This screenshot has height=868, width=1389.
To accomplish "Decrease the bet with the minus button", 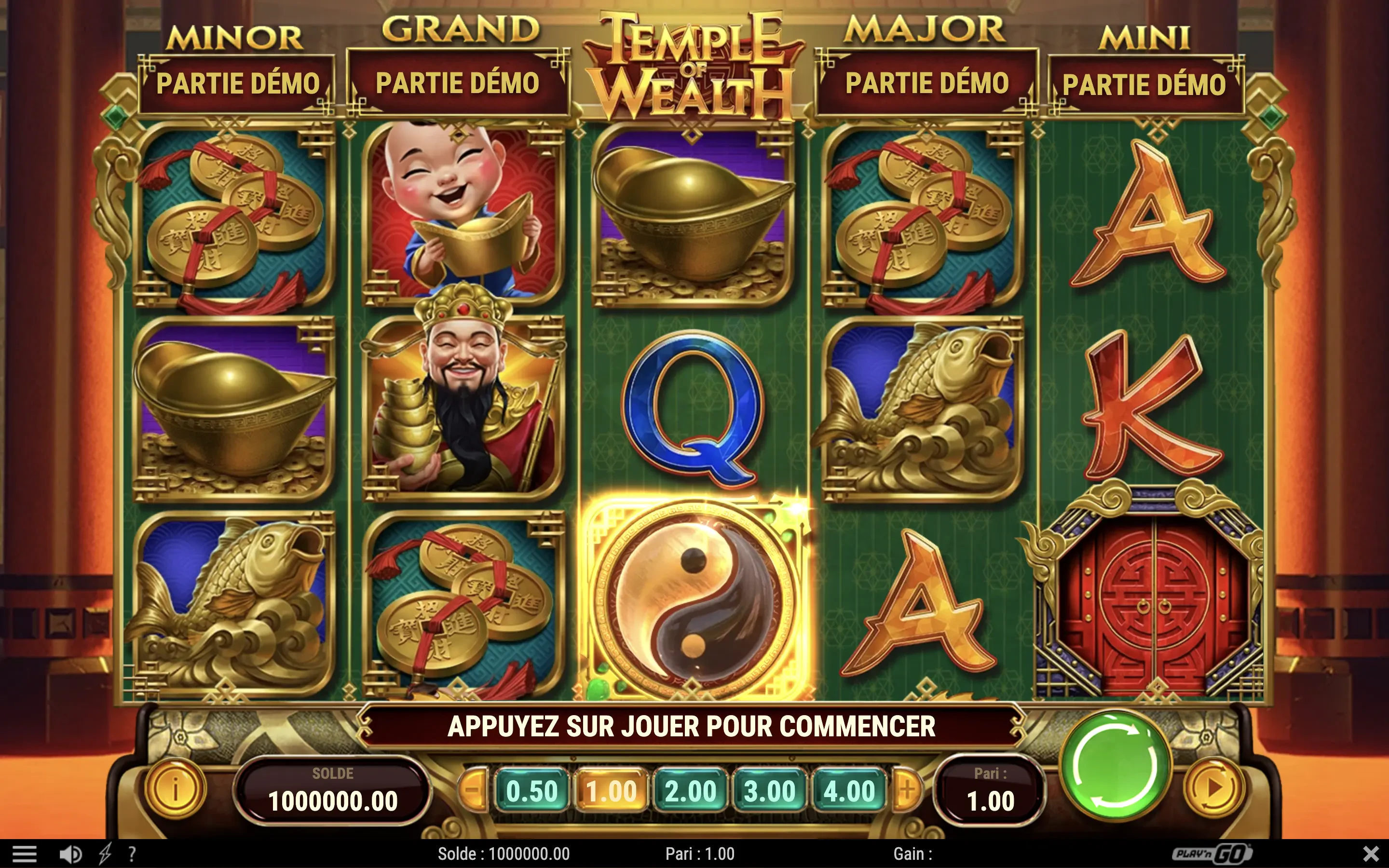I will tap(473, 790).
